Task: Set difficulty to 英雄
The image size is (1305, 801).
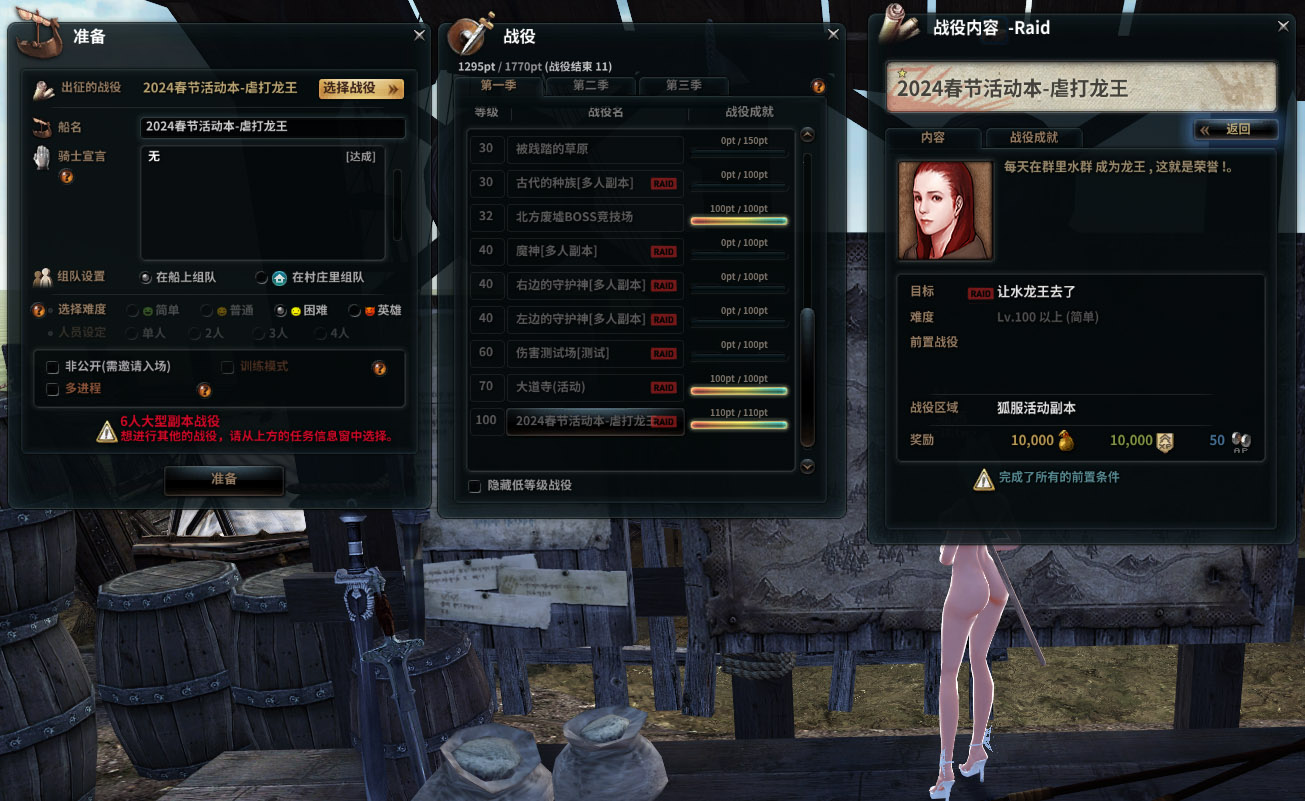Action: 355,311
